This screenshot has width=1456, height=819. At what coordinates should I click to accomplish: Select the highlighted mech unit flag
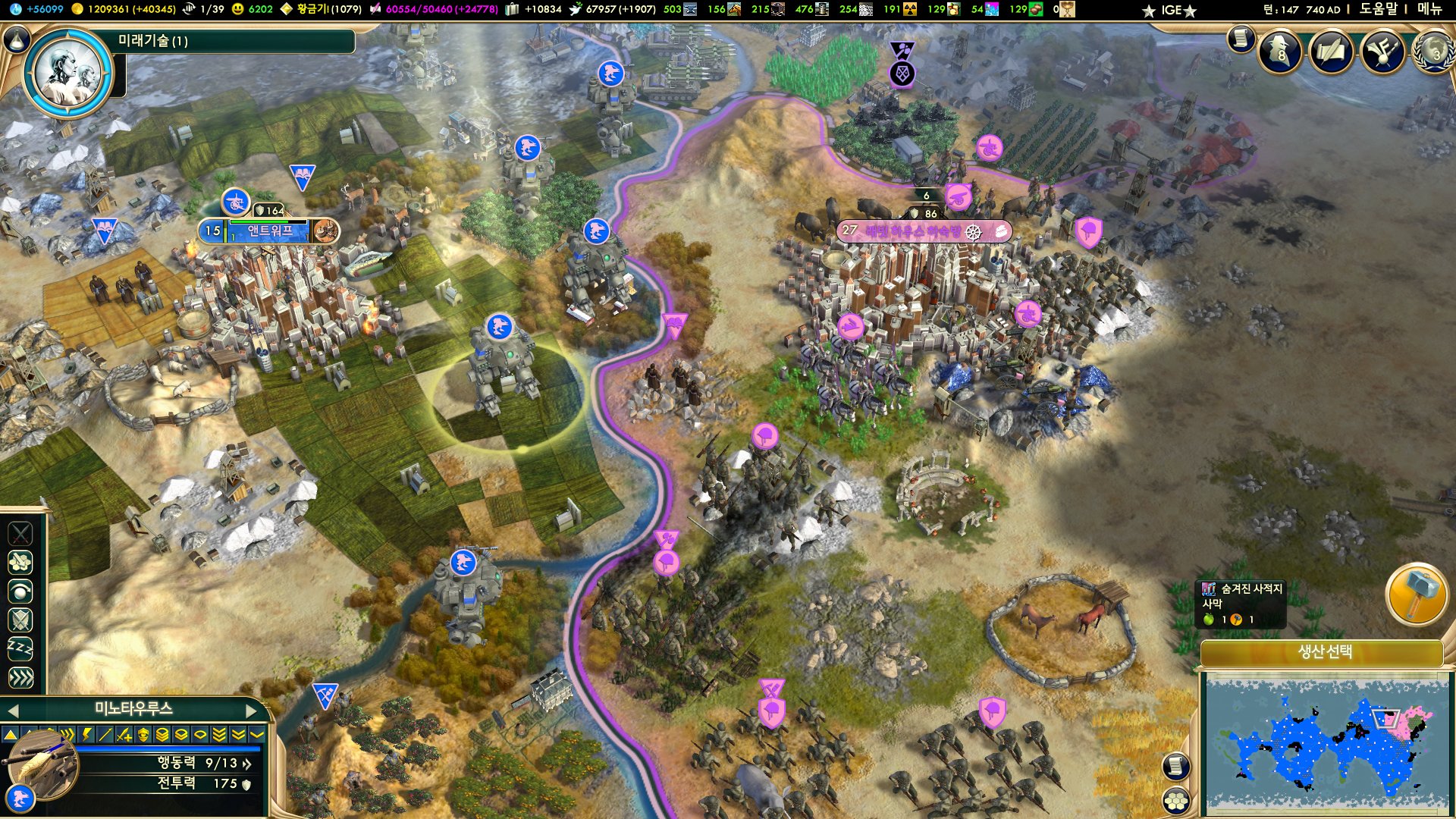click(499, 327)
